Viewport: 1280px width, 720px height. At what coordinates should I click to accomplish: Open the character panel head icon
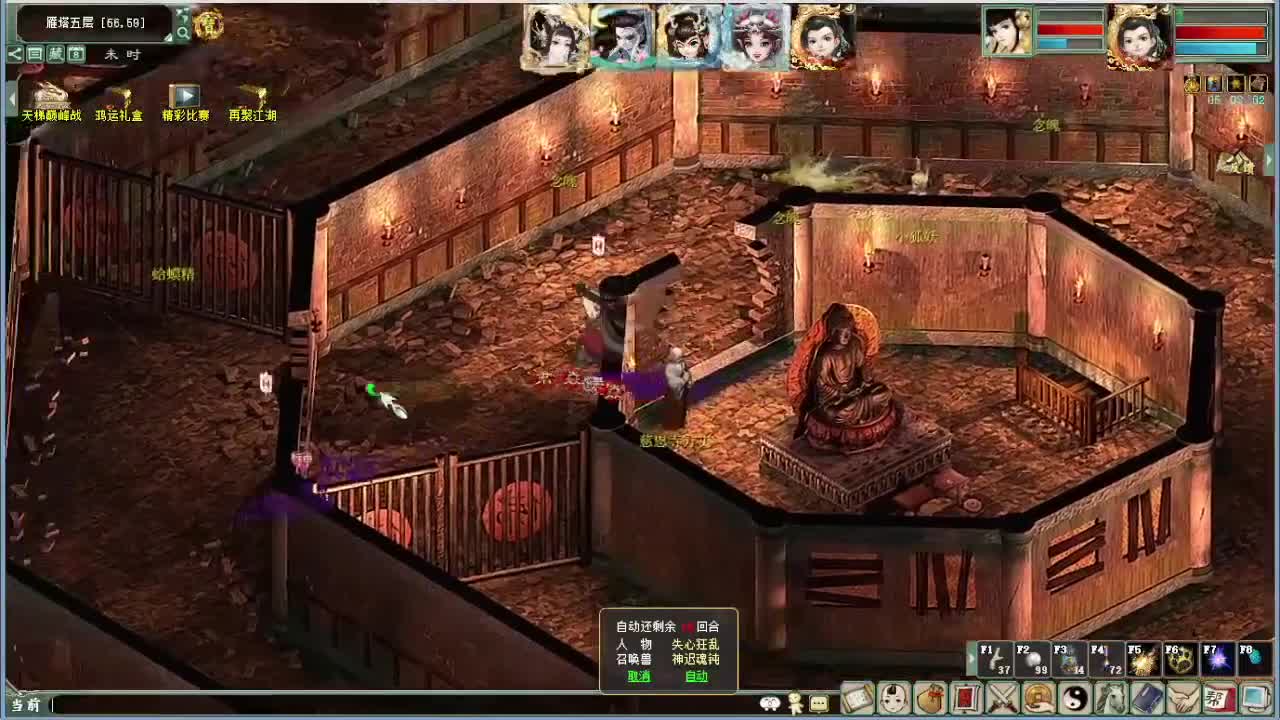[893, 697]
